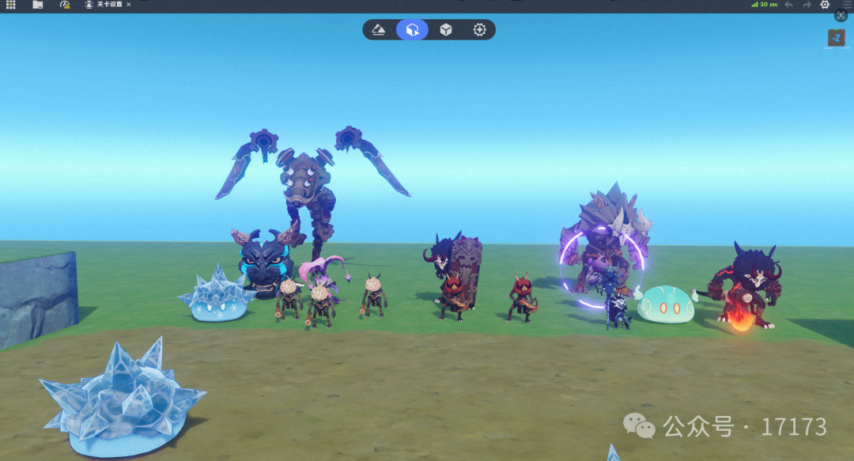Redo with the right arrow button

[807, 5]
